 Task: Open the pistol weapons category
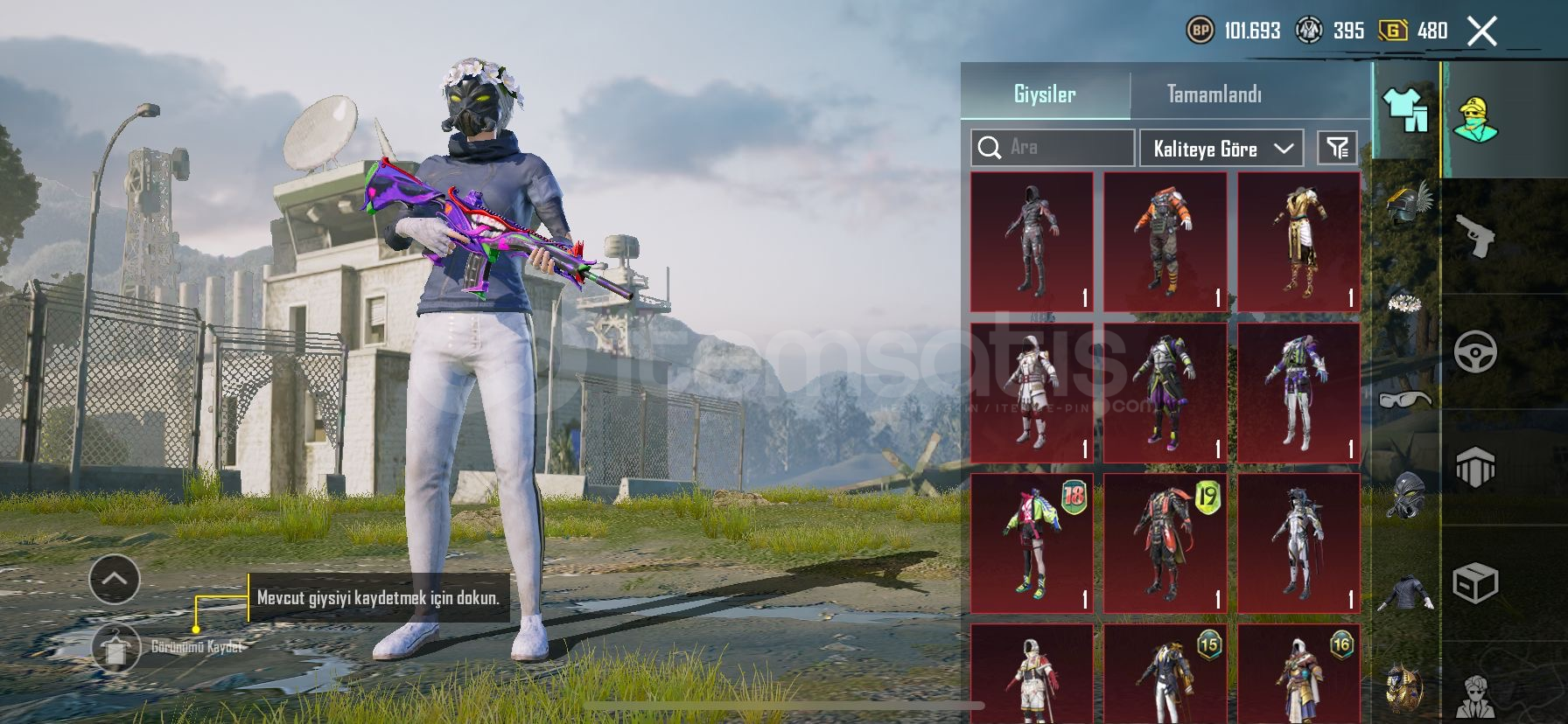(x=1474, y=236)
